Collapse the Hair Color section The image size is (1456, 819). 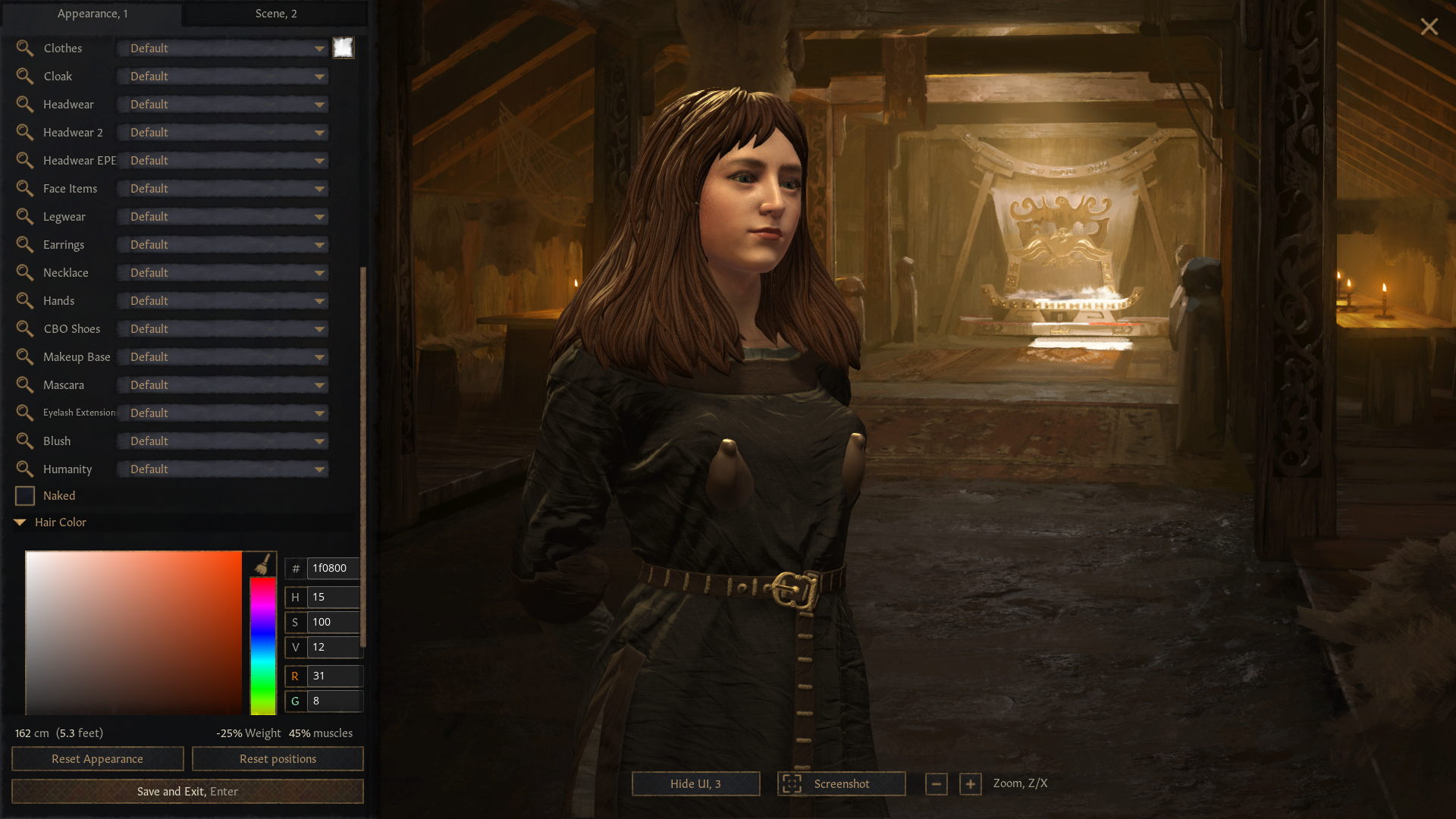point(20,522)
